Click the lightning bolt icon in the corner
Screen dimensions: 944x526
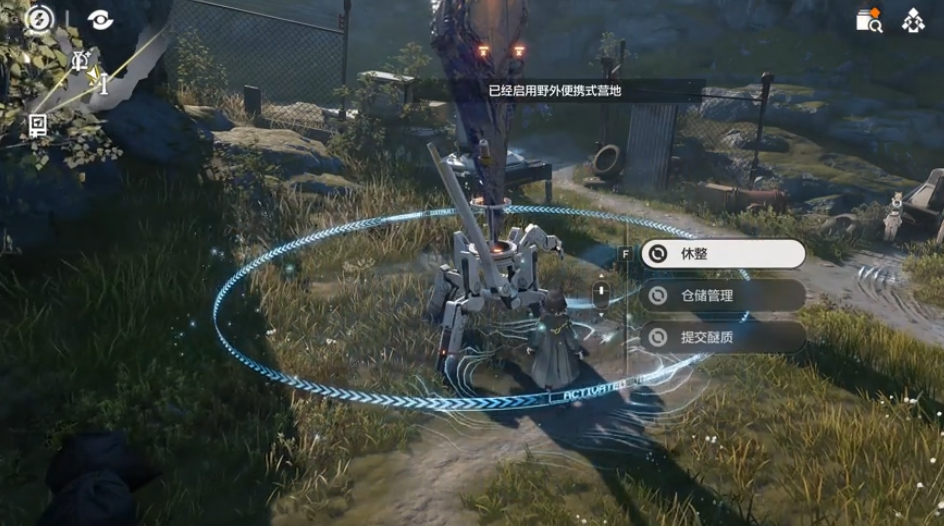click(39, 19)
